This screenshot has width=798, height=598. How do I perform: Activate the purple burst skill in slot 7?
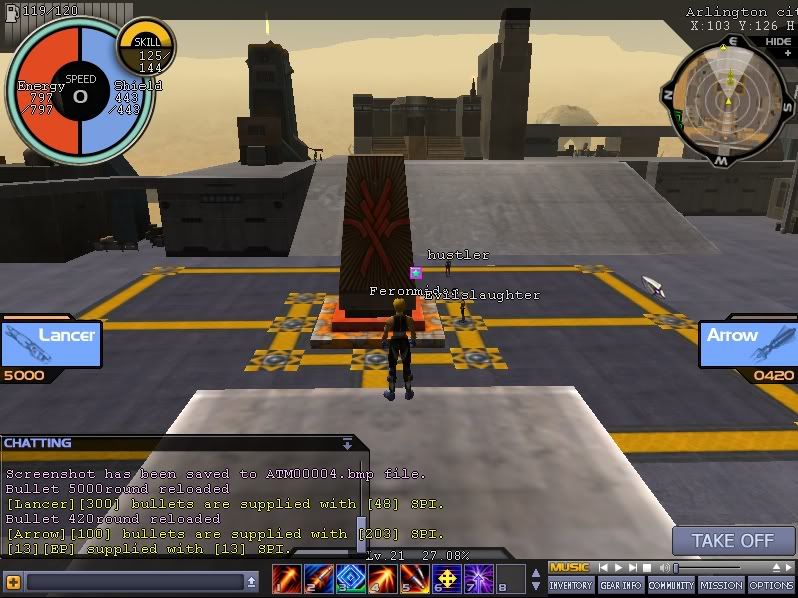click(x=477, y=578)
